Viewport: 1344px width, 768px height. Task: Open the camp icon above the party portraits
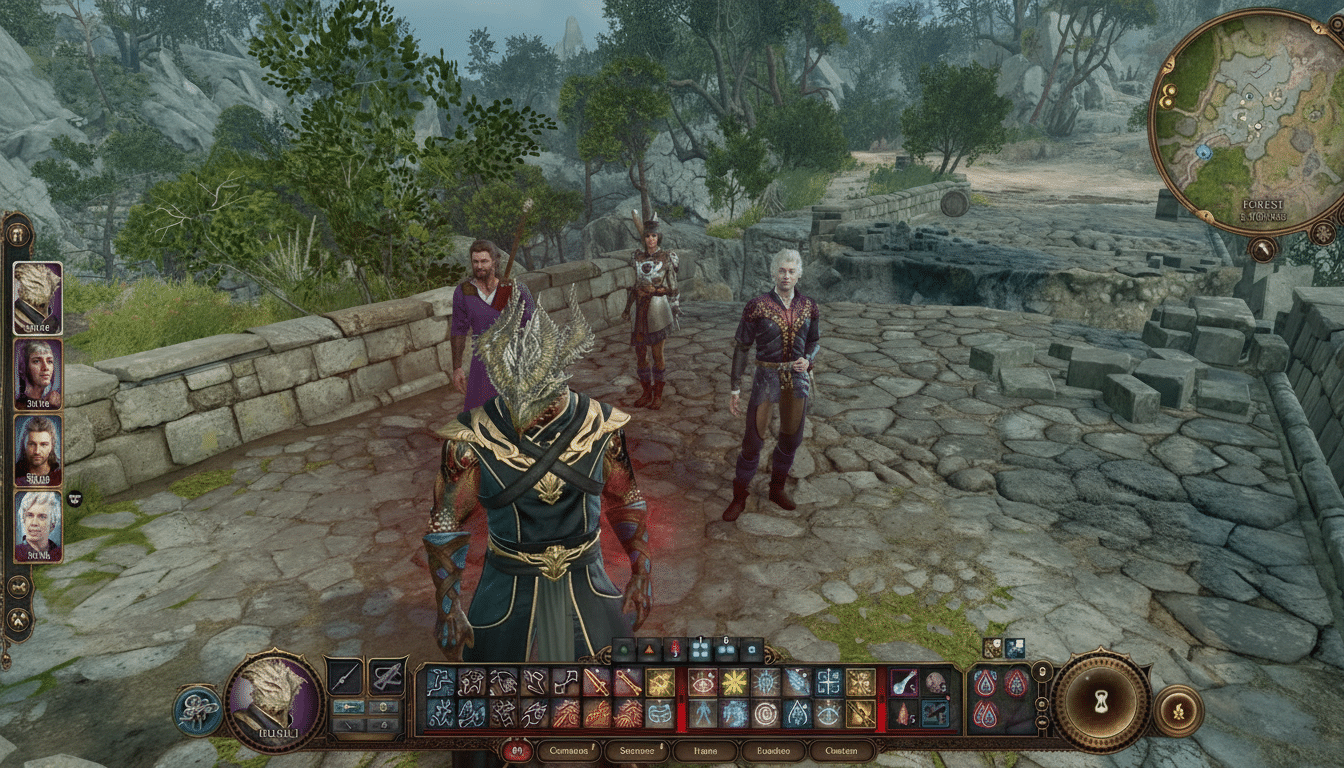pos(18,234)
